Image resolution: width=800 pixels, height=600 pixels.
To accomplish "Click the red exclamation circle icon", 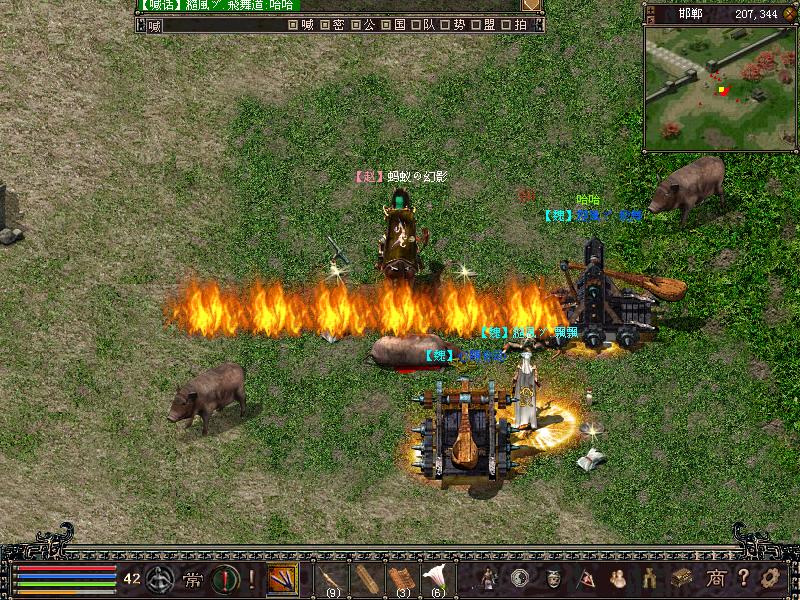I will 224,578.
